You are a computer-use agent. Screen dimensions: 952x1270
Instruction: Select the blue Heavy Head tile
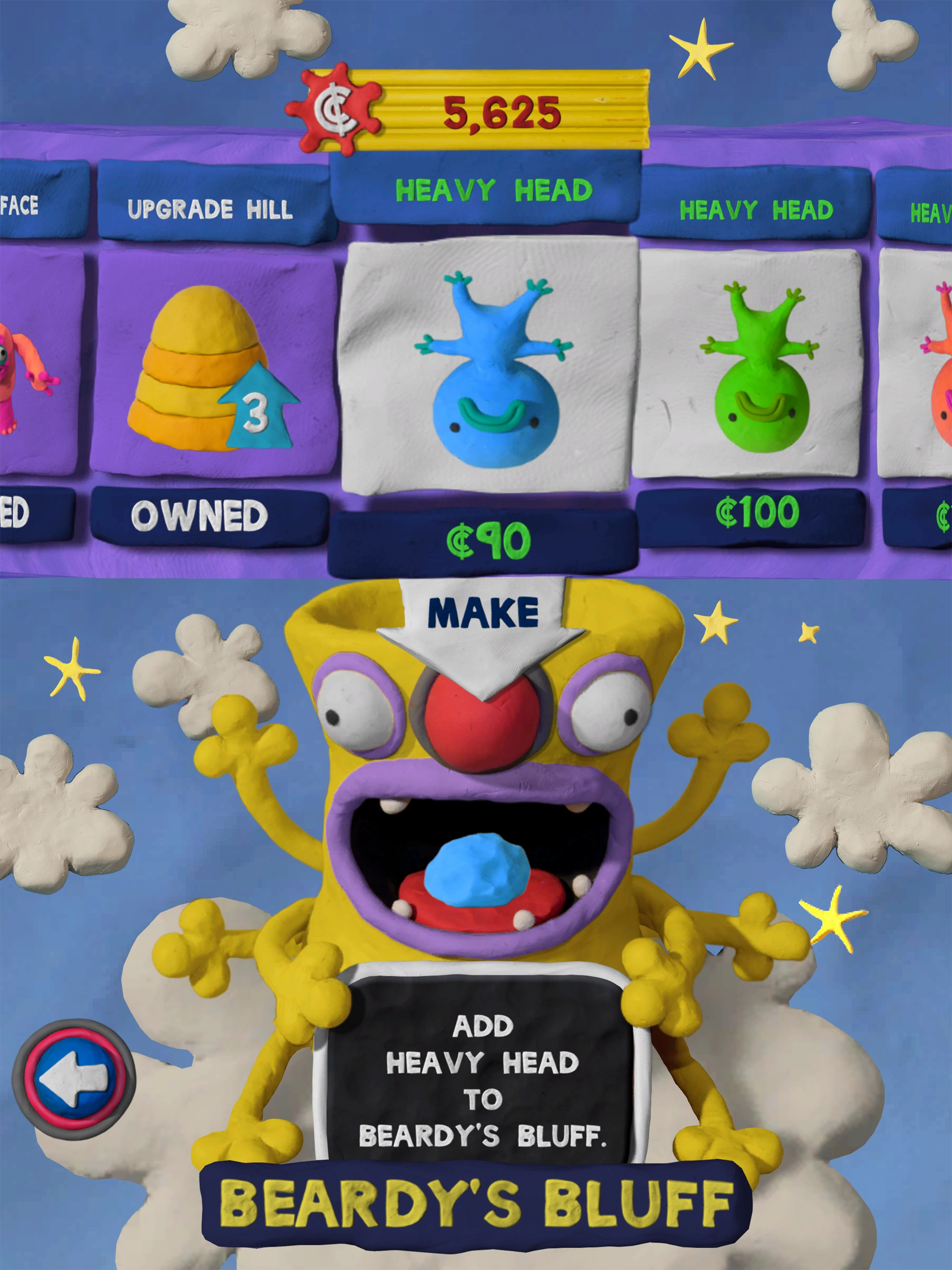point(491,368)
